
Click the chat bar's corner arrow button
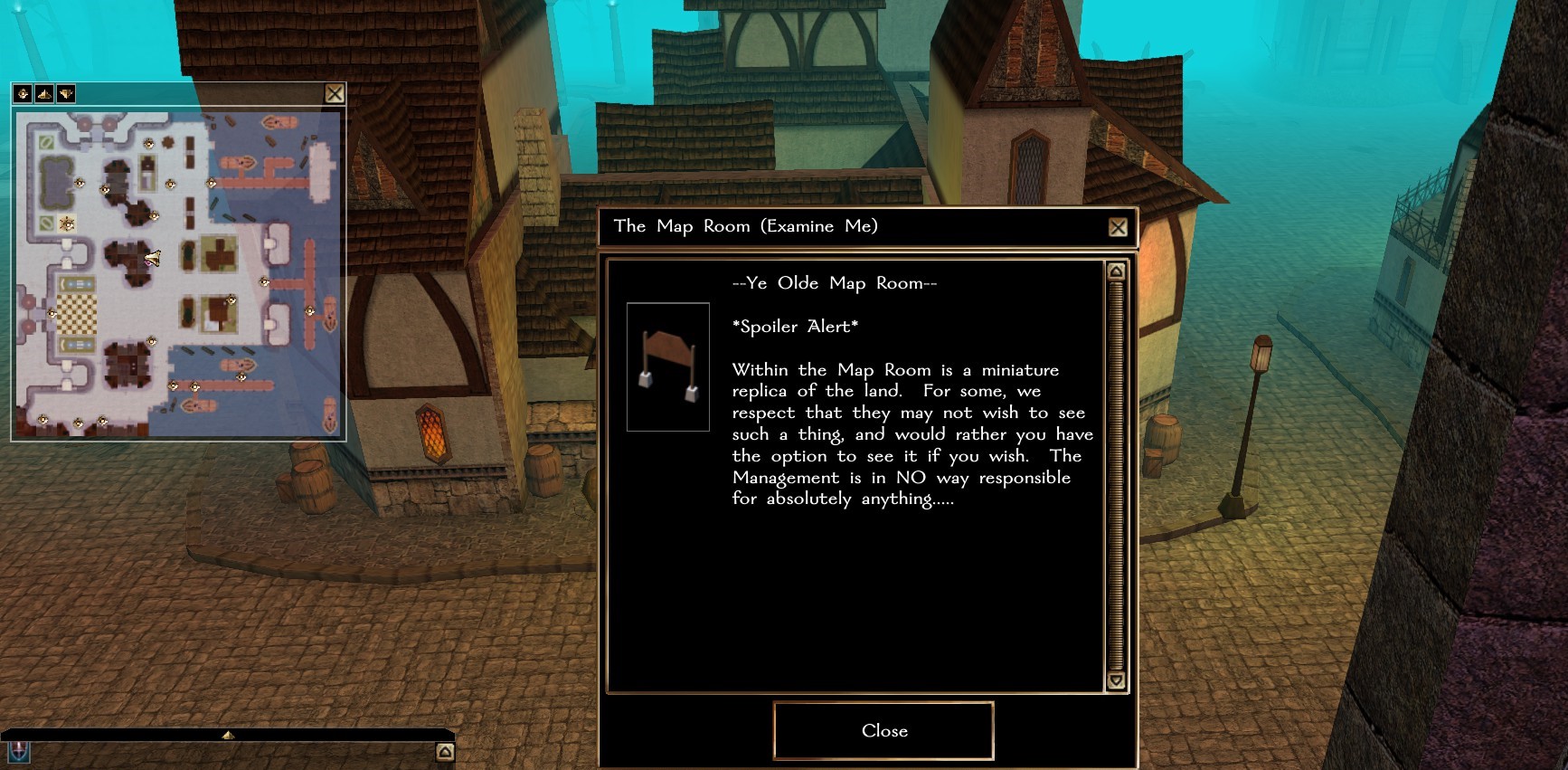click(445, 752)
